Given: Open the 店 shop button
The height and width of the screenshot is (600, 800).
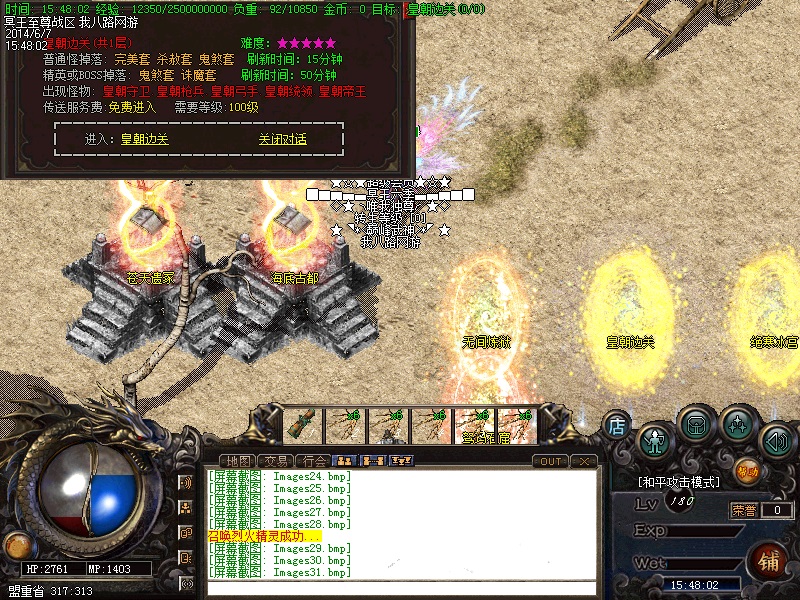Looking at the screenshot, I should (x=617, y=426).
